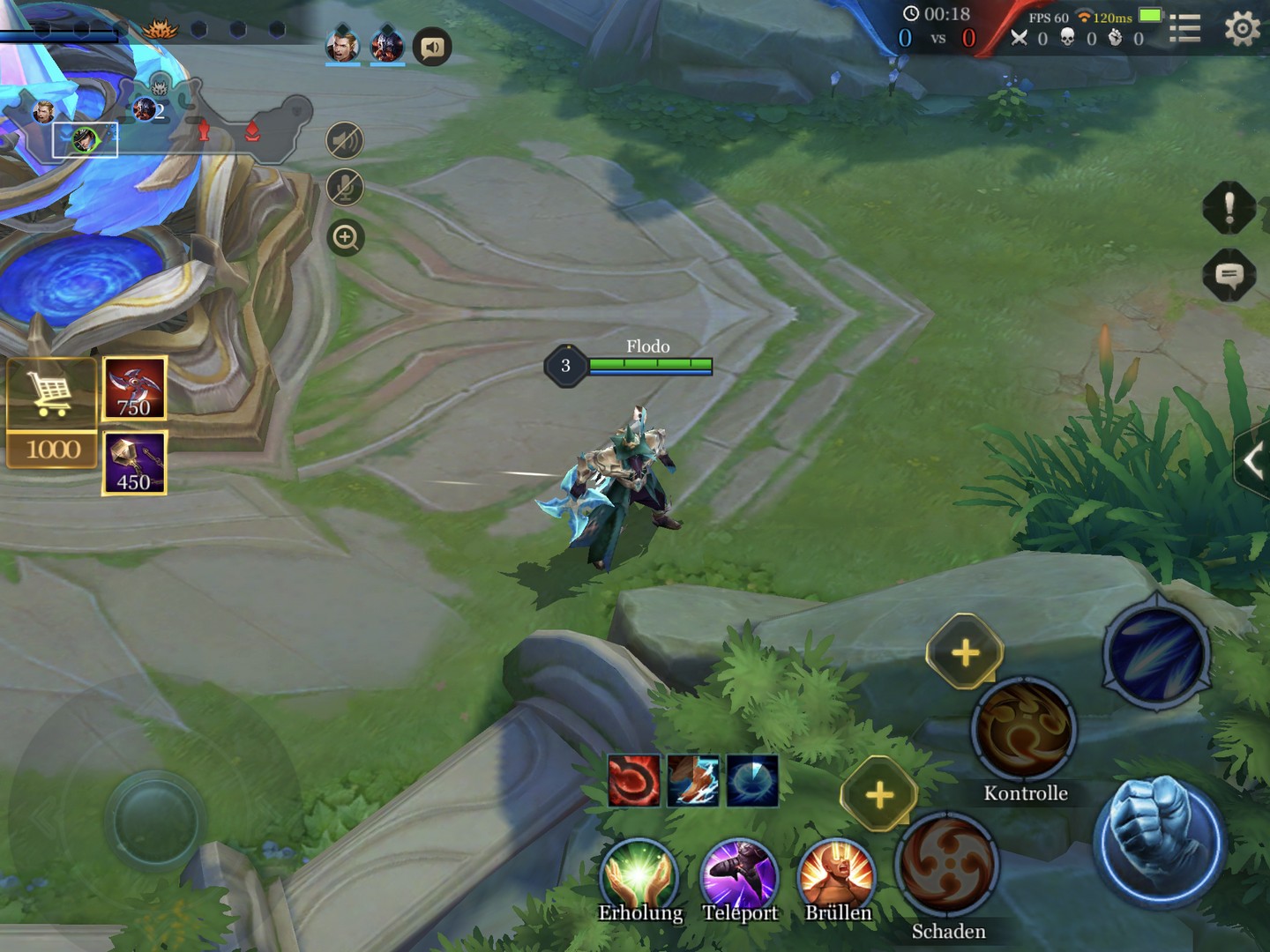This screenshot has height=952, width=1270.
Task: Open the settings gear menu
Action: click(x=1242, y=30)
